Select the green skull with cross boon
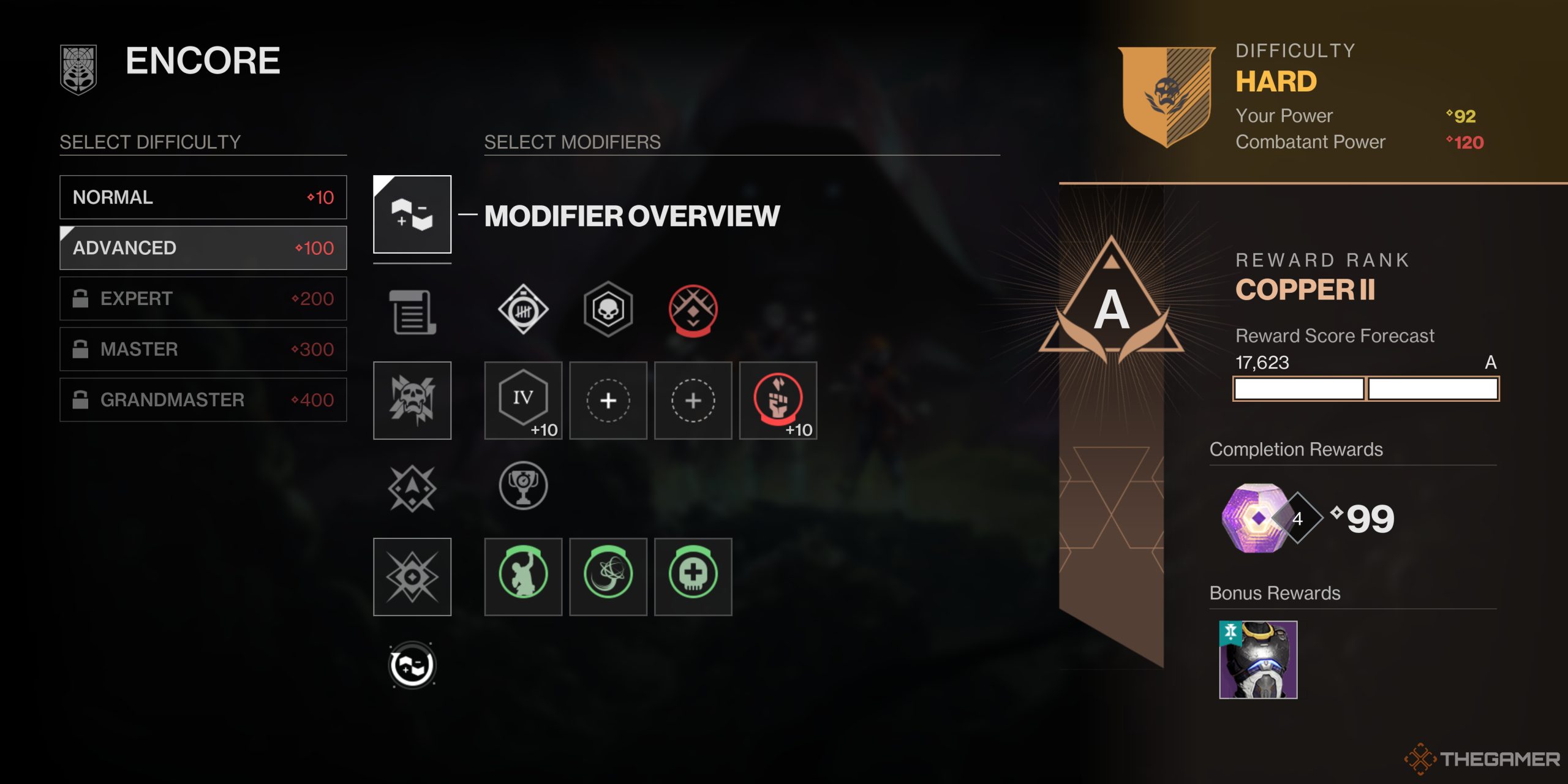 point(693,576)
